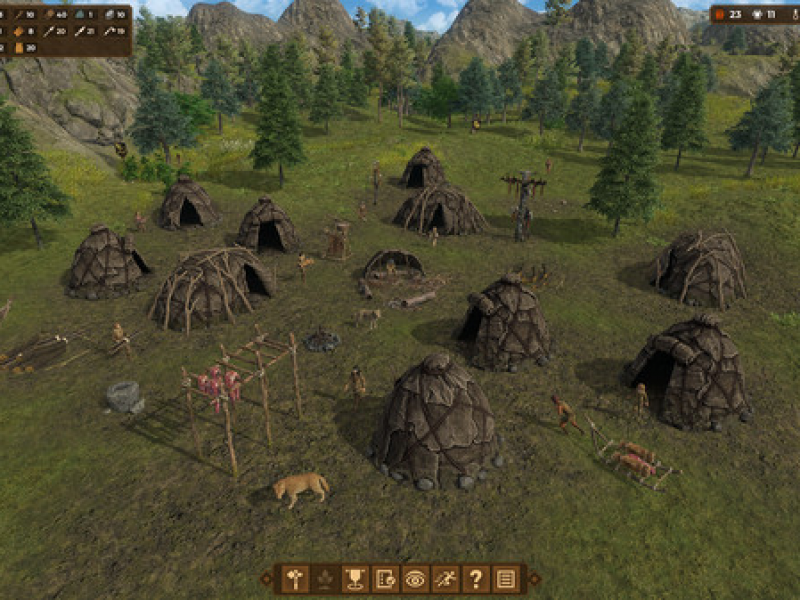Toggle the eye view-mode button

(415, 578)
